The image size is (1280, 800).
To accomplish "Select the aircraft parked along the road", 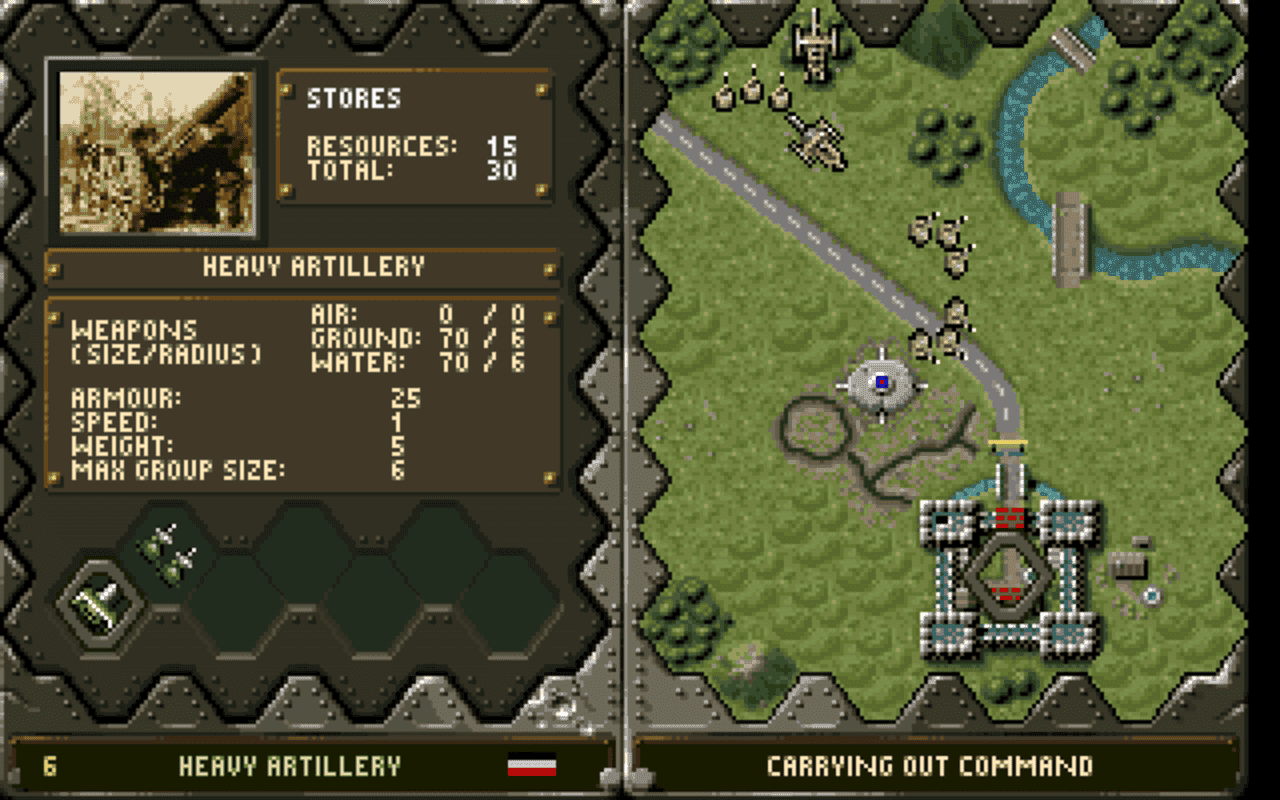I will click(x=818, y=140).
